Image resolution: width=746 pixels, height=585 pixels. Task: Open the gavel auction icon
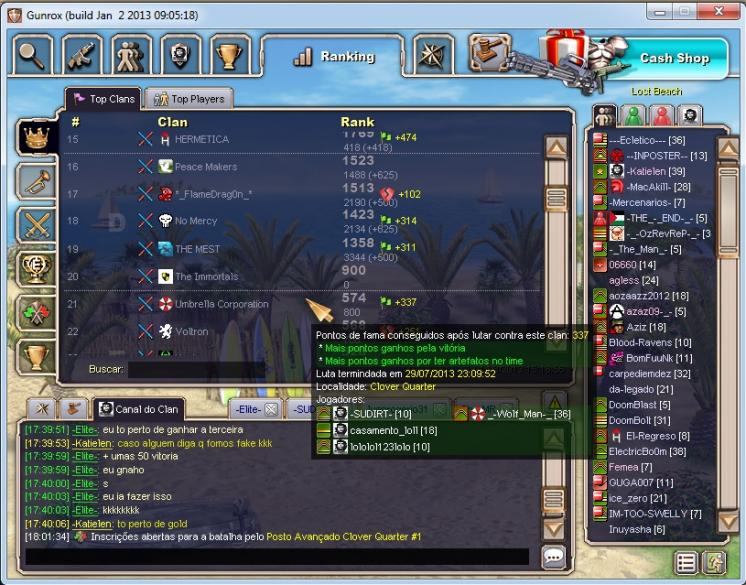pos(490,53)
